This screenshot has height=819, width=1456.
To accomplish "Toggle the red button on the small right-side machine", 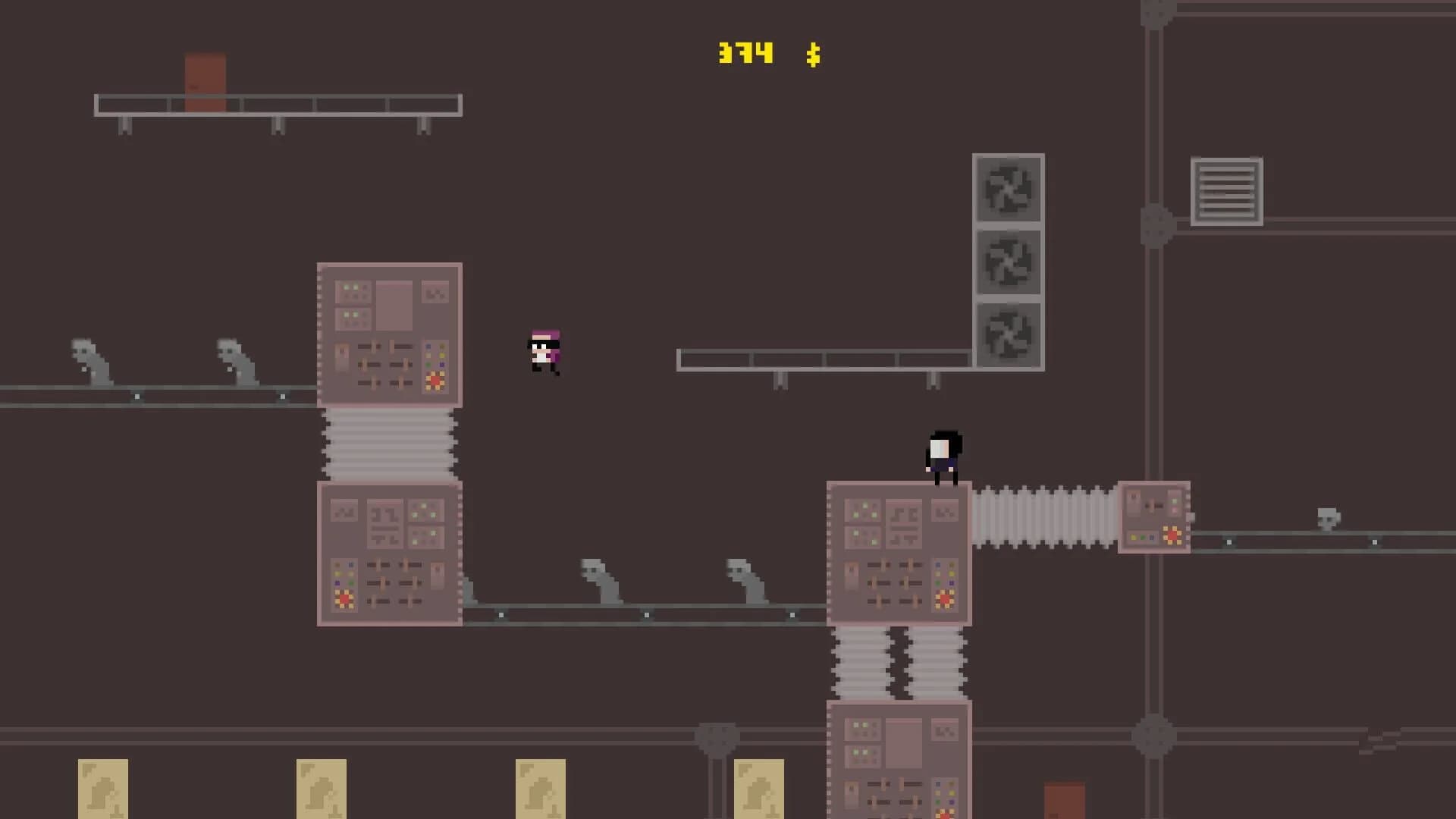I will [1172, 535].
